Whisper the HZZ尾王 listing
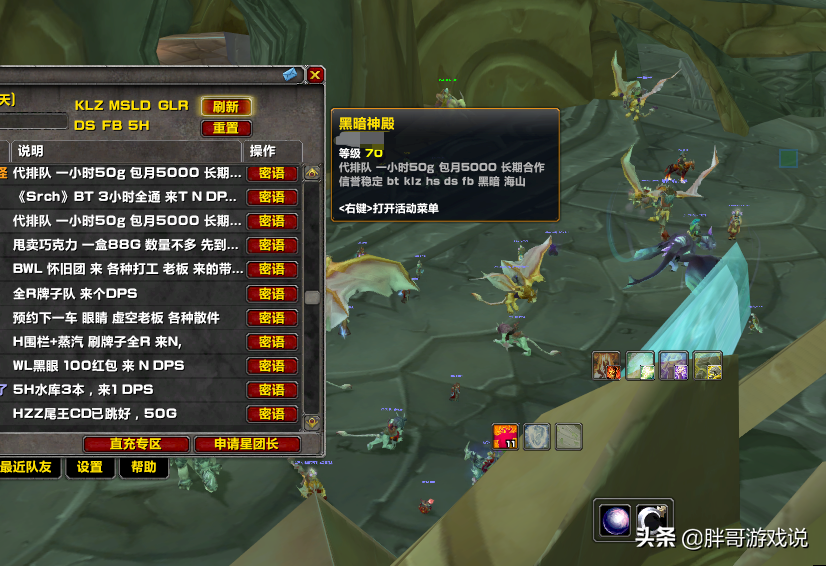Viewport: 826px width, 566px height. (272, 413)
